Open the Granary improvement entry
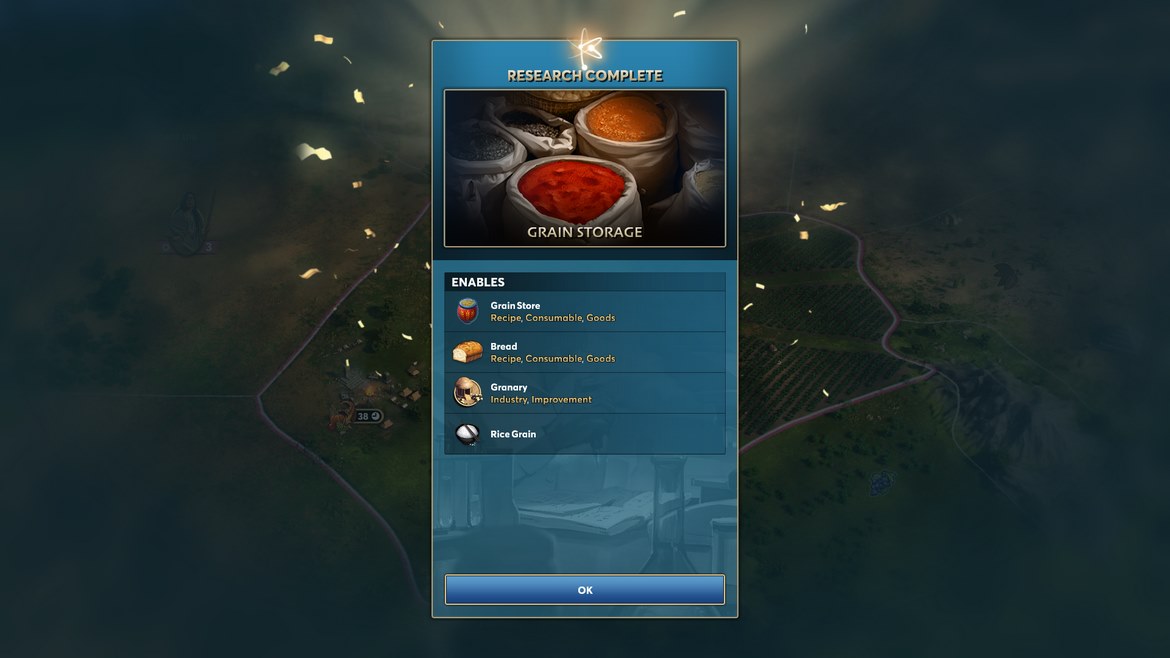1170x658 pixels. point(585,393)
